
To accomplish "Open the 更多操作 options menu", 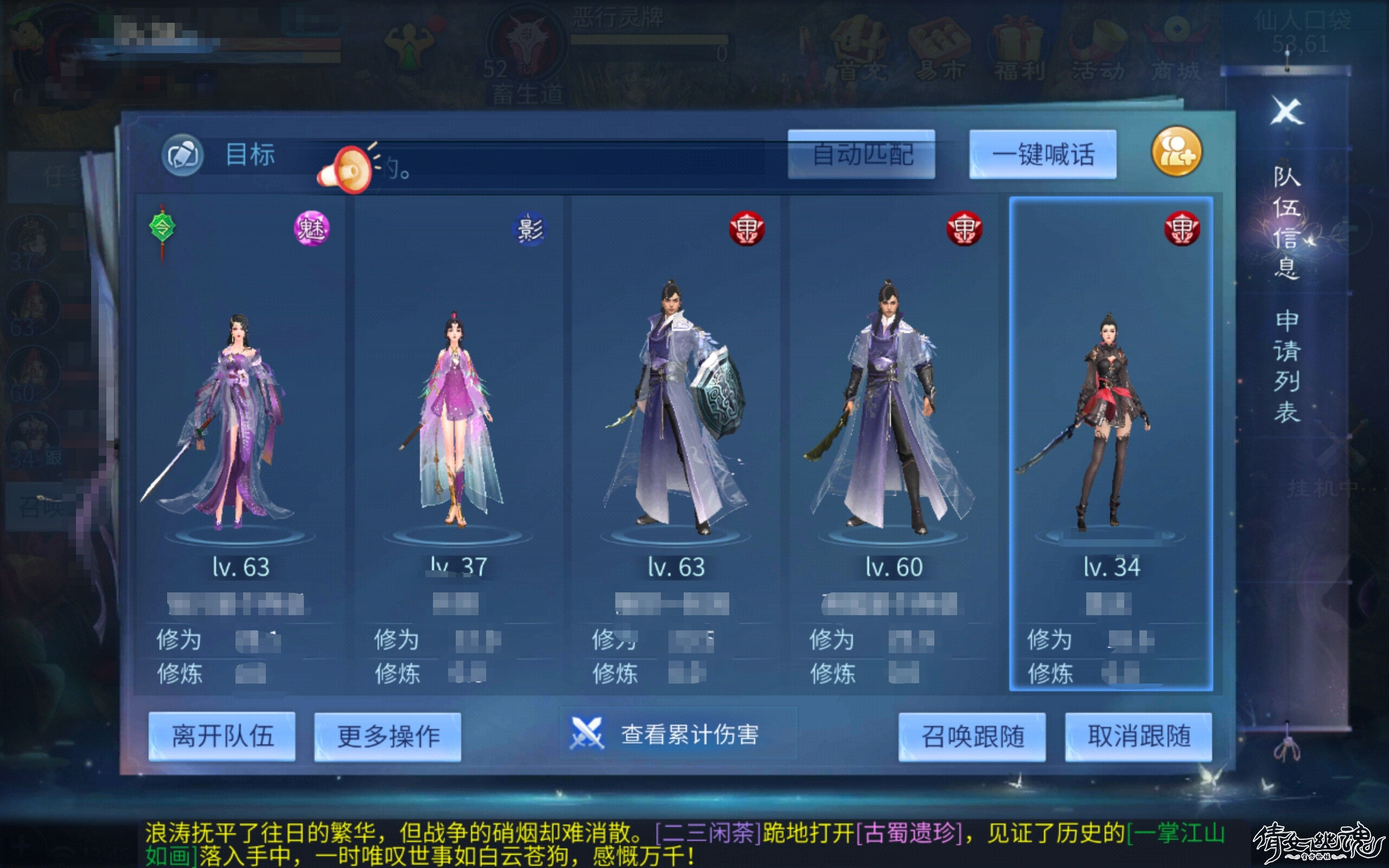I will (387, 738).
